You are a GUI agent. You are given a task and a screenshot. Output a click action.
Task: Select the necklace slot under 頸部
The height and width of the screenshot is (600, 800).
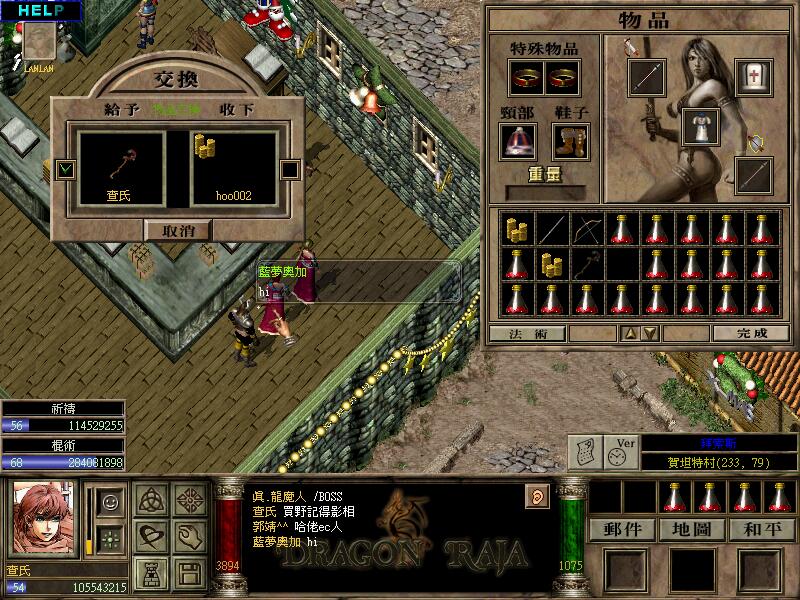518,140
